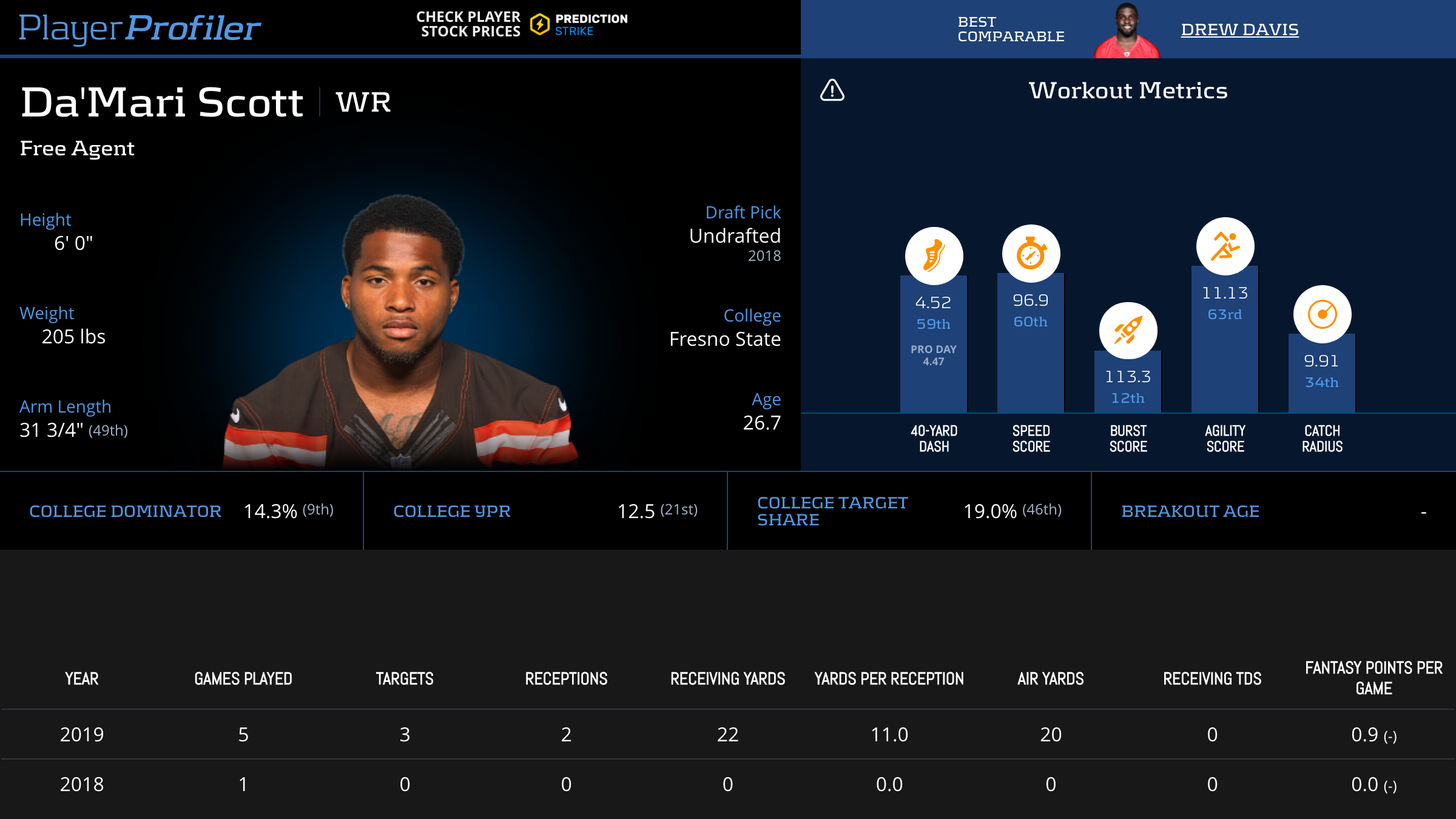Open the Prediction Strike stock prices banner
The height and width of the screenshot is (819, 1456).
point(522,24)
